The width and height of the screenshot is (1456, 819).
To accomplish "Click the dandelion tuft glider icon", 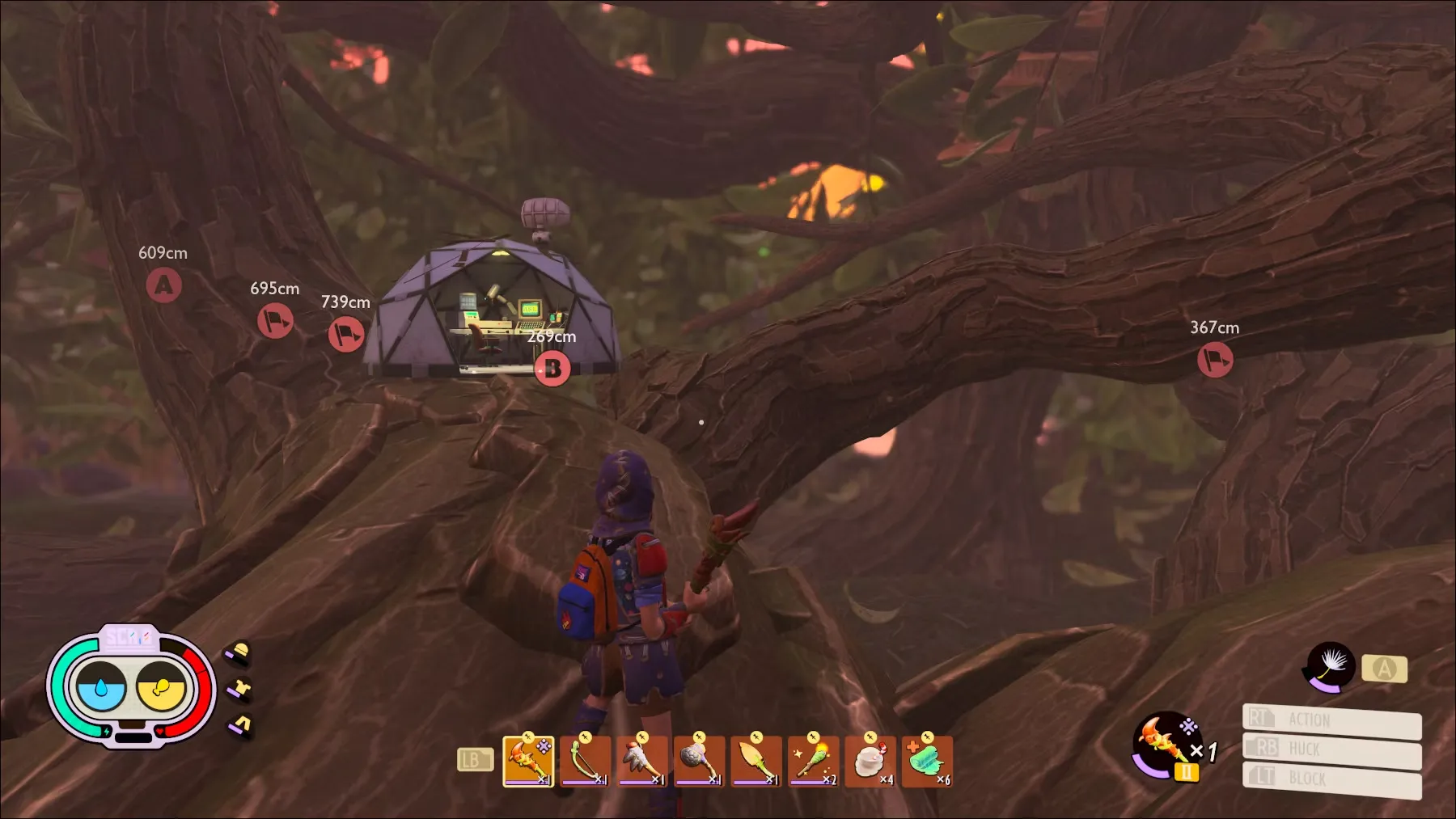I will (x=1331, y=666).
